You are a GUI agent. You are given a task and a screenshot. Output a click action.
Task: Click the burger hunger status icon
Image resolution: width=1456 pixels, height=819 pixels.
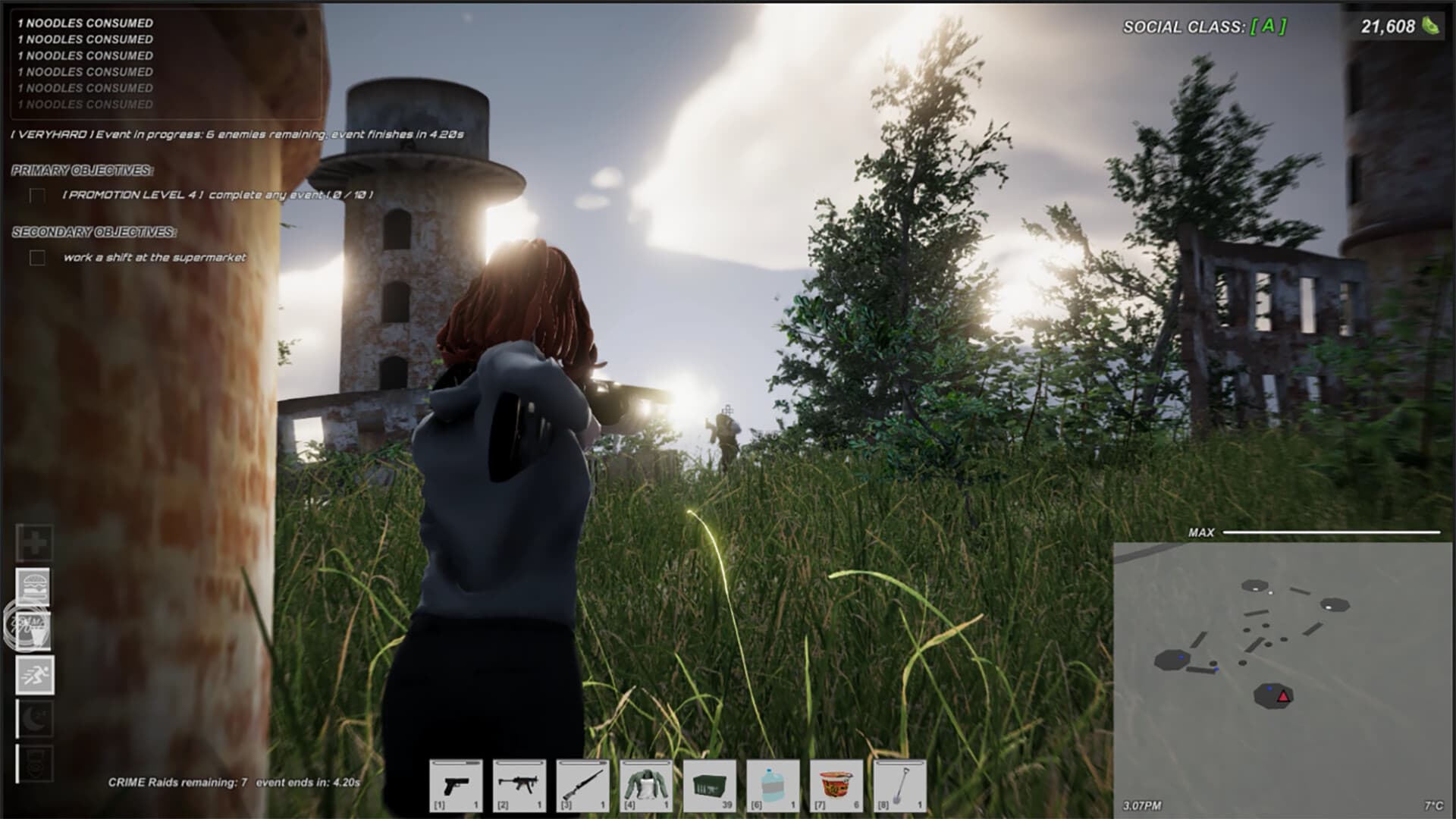(35, 587)
